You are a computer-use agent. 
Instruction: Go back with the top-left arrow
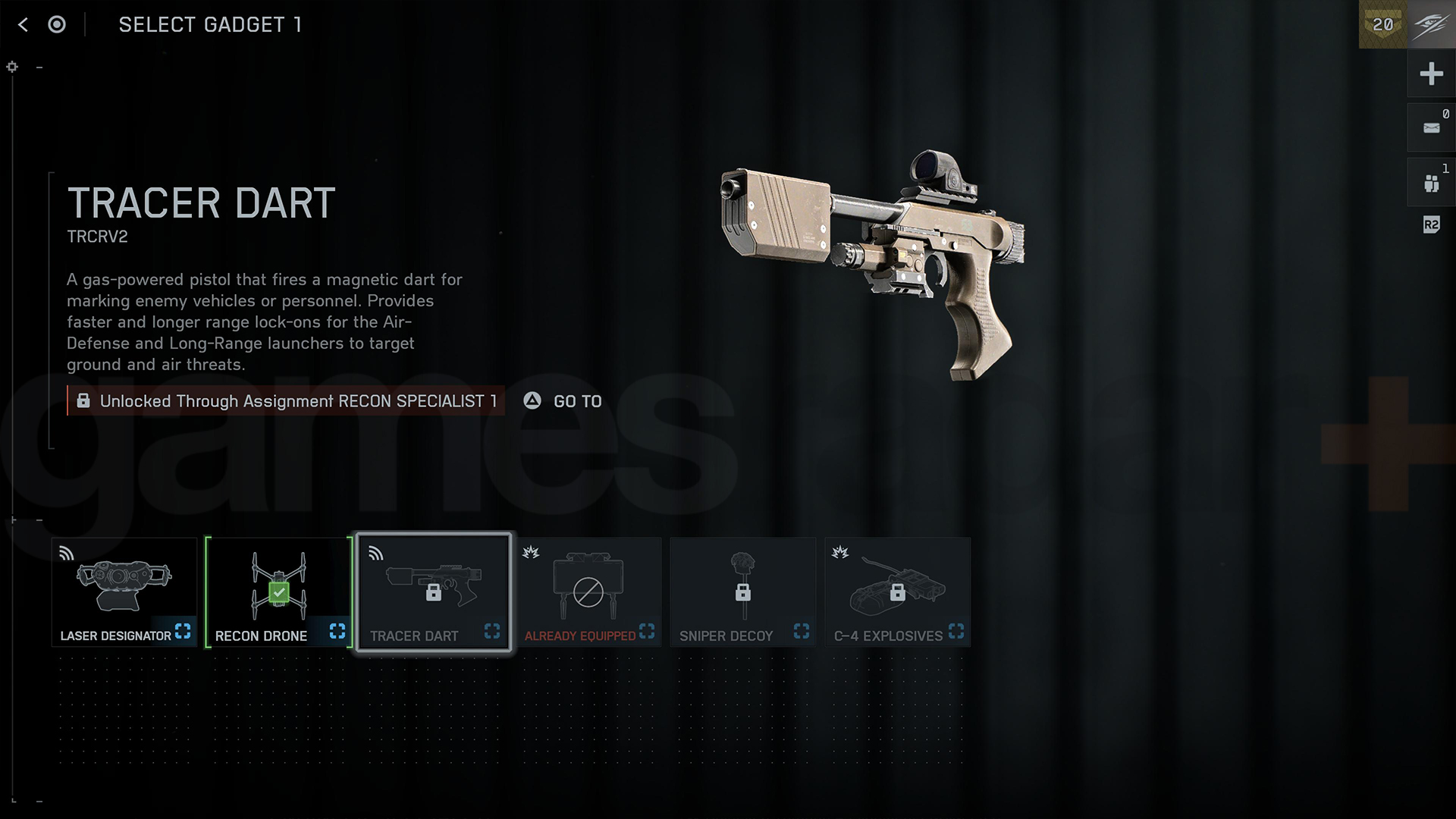coord(23,25)
